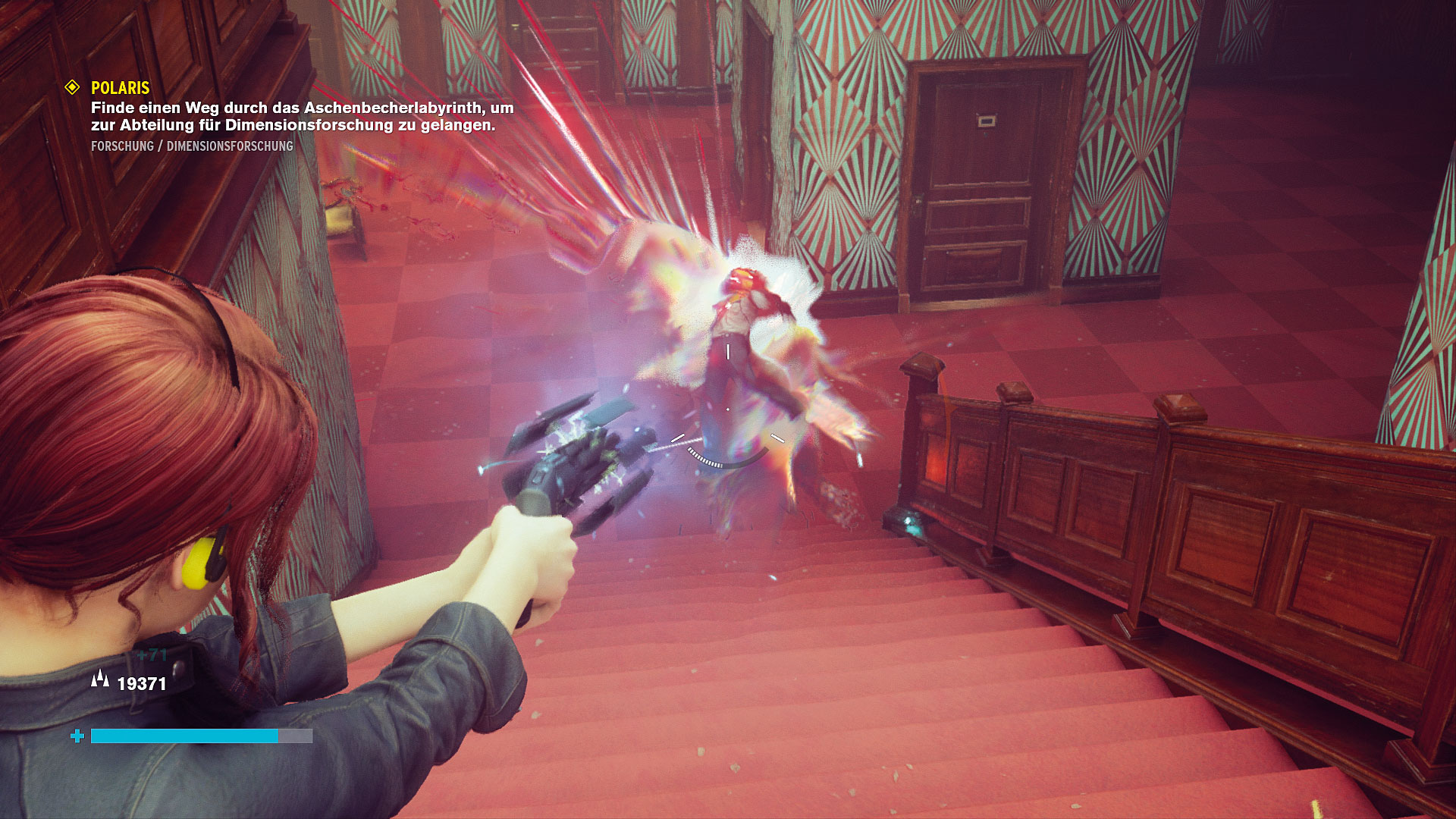Click the yellow diamond mission marker icon
This screenshot has height=819, width=1456.
point(72,87)
